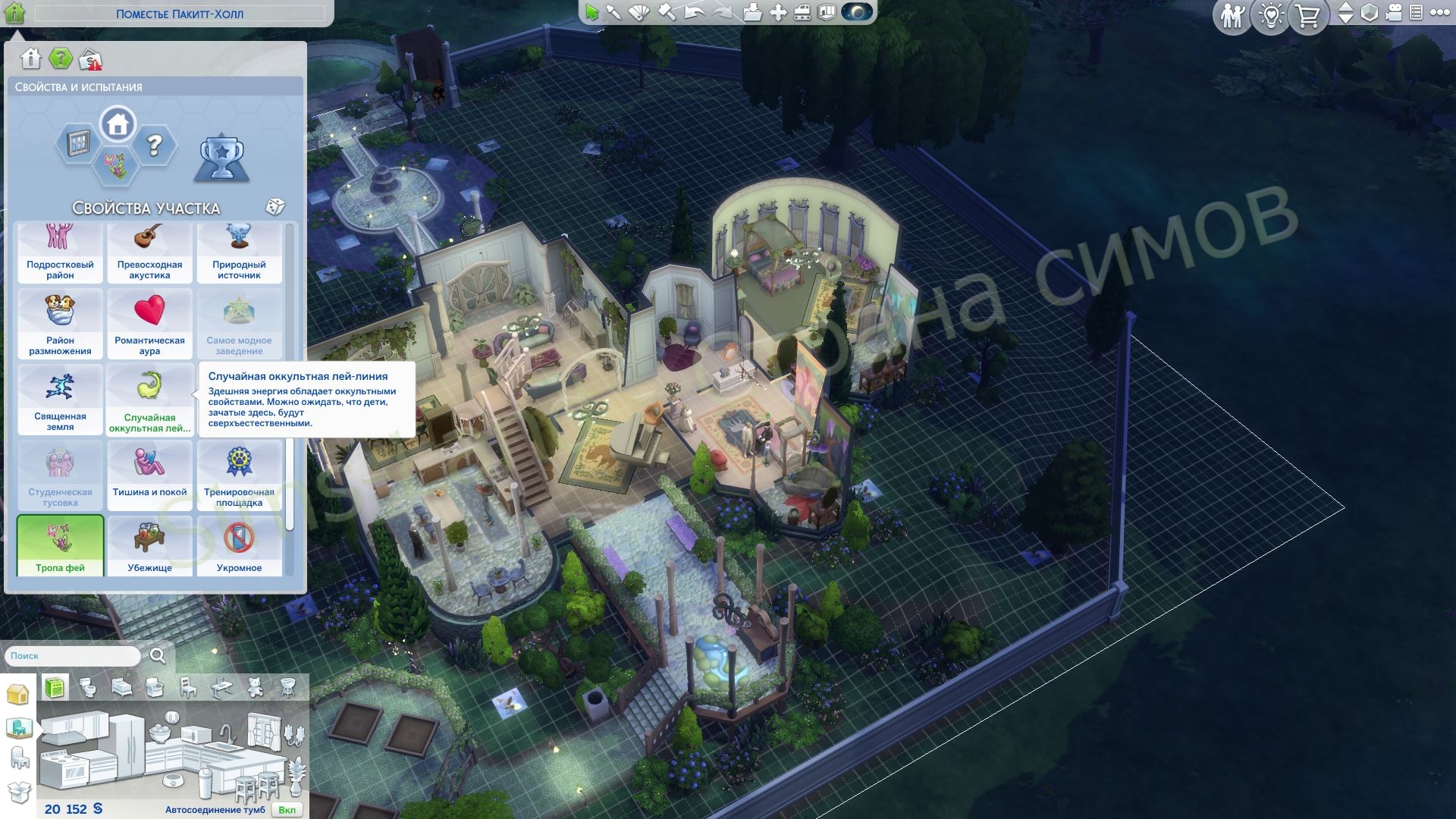Open the shopping cart store button
Image resolution: width=1456 pixels, height=819 pixels.
click(1307, 16)
